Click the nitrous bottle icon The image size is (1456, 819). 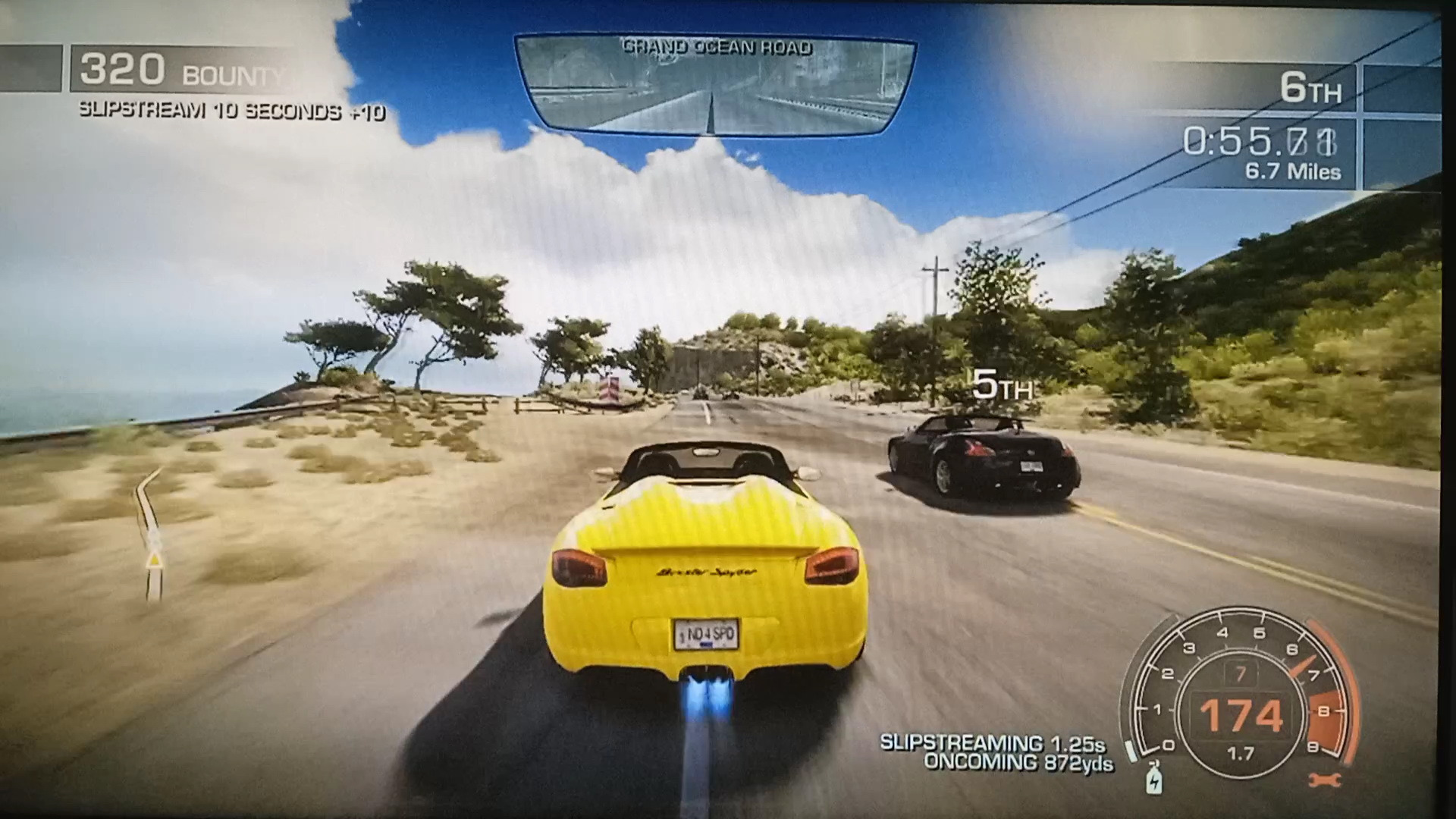1153,776
